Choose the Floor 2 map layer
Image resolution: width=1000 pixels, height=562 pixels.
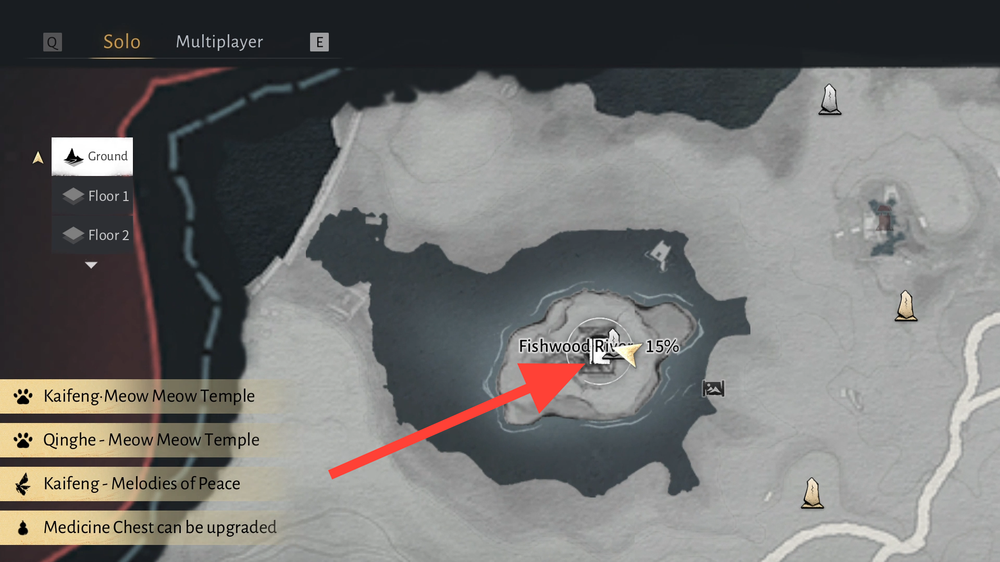coord(94,235)
